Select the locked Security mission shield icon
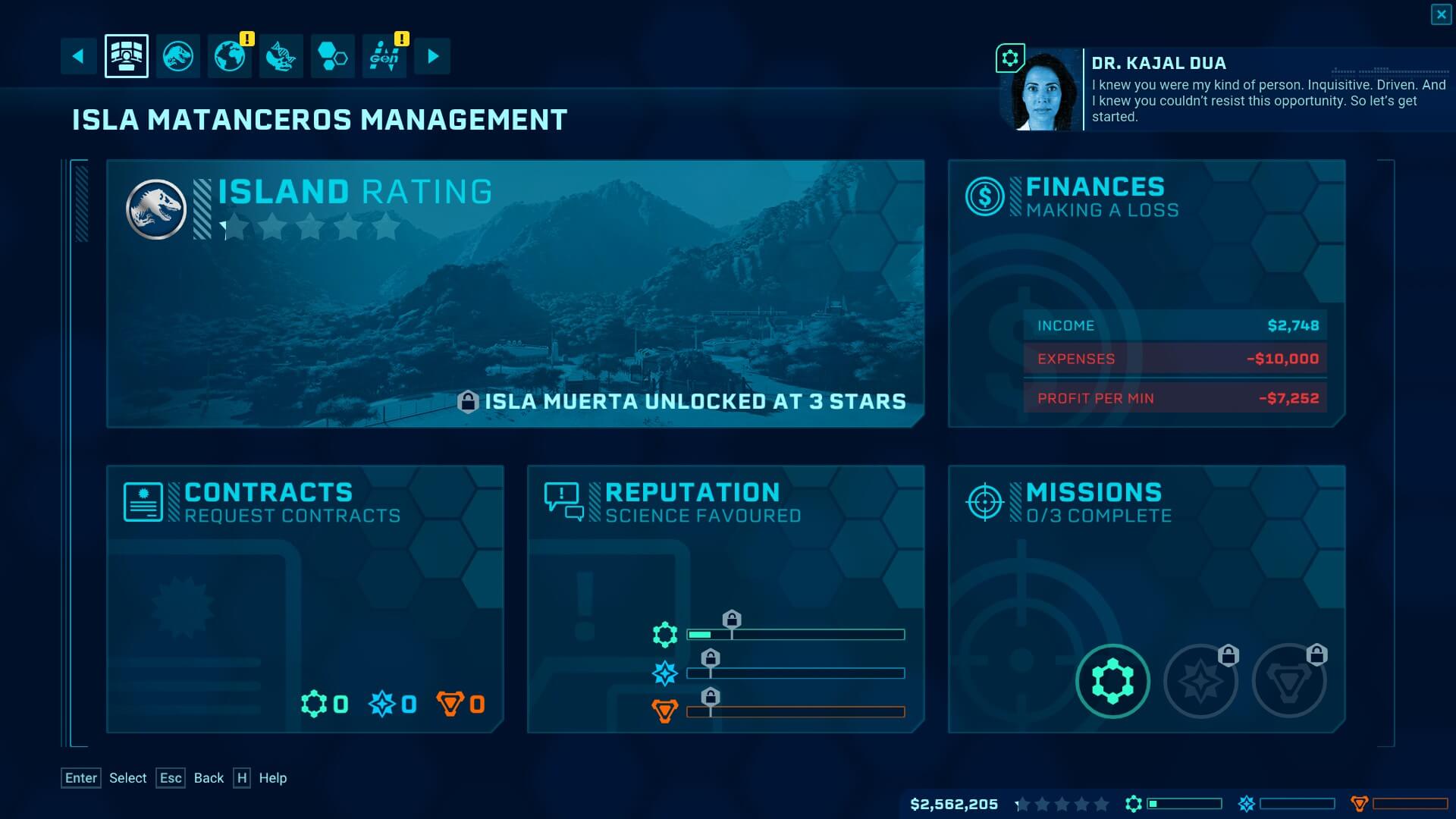The image size is (1456, 819). coord(1288,681)
